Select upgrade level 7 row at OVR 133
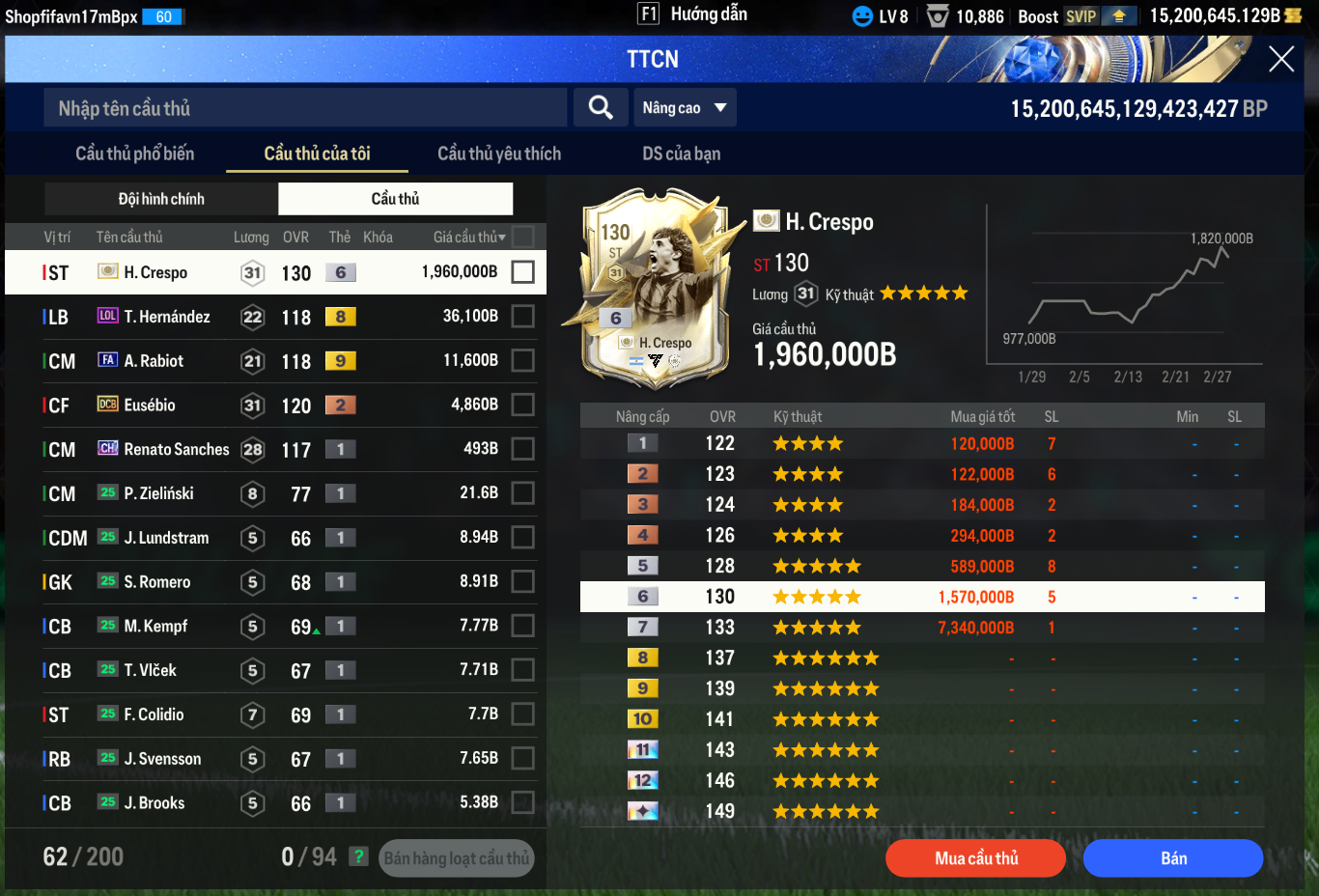 pos(922,628)
